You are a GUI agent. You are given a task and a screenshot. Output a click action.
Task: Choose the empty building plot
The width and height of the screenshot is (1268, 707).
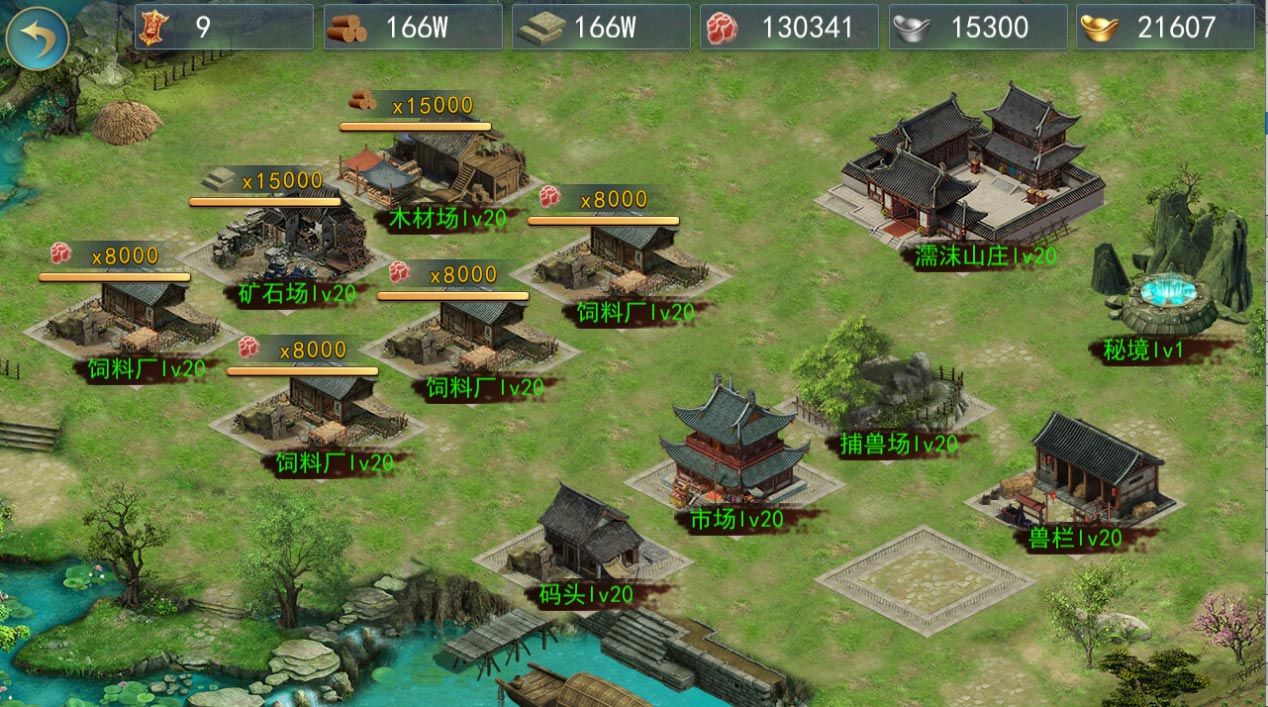click(925, 580)
